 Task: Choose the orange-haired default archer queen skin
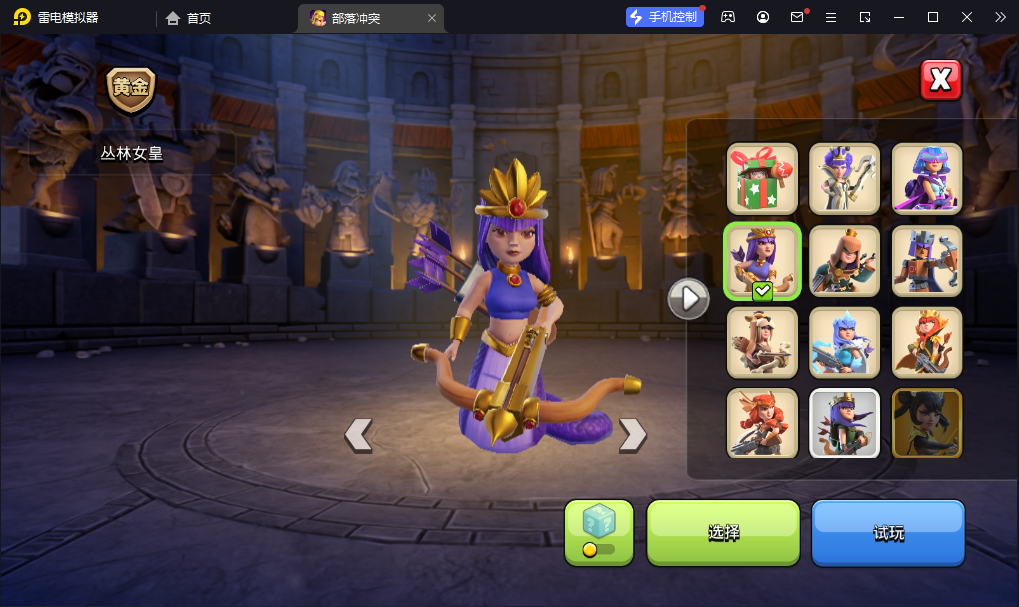coord(844,261)
